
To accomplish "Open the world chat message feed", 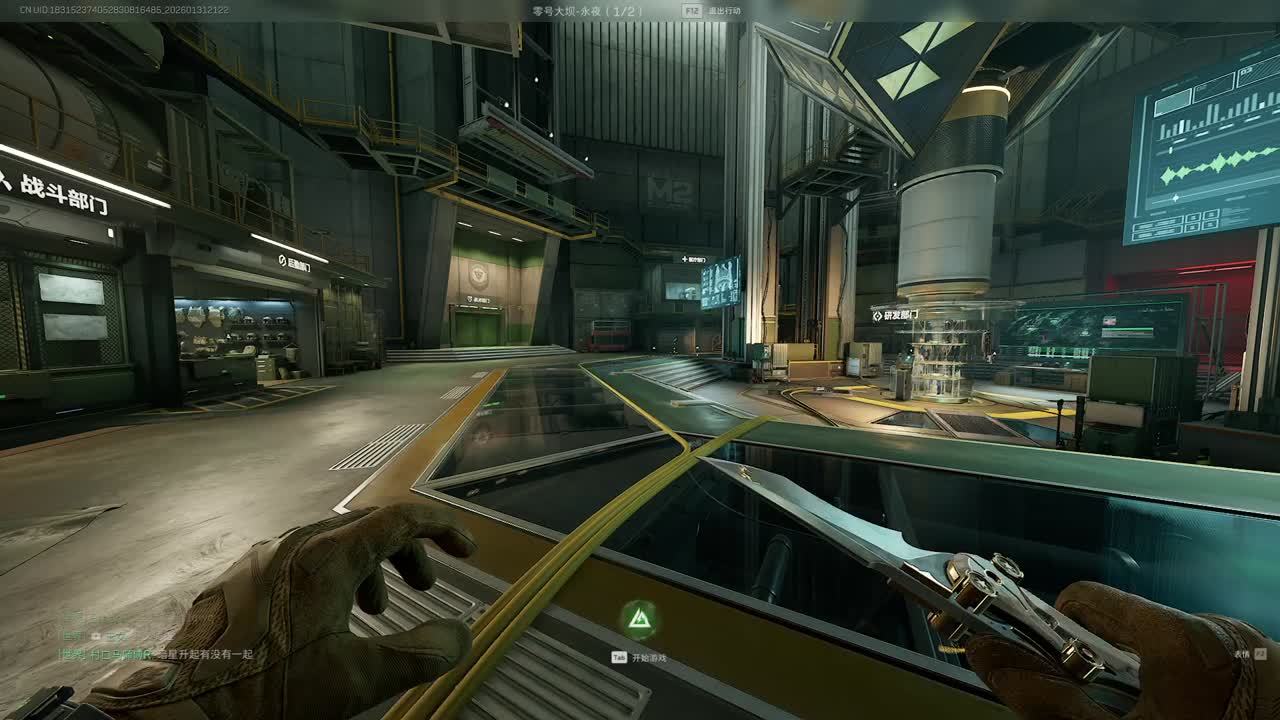I will pos(155,654).
